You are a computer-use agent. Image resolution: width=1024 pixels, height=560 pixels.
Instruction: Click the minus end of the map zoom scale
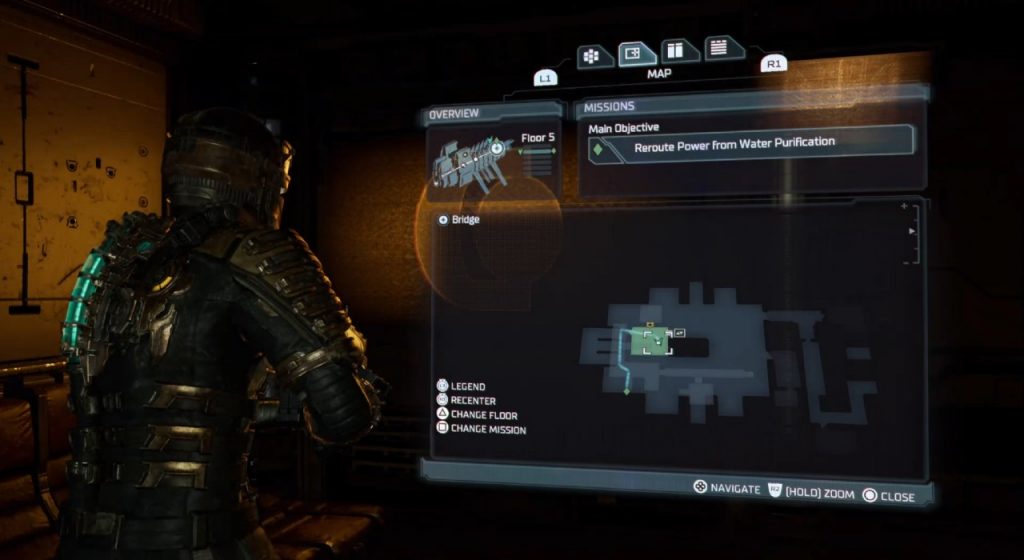(904, 262)
